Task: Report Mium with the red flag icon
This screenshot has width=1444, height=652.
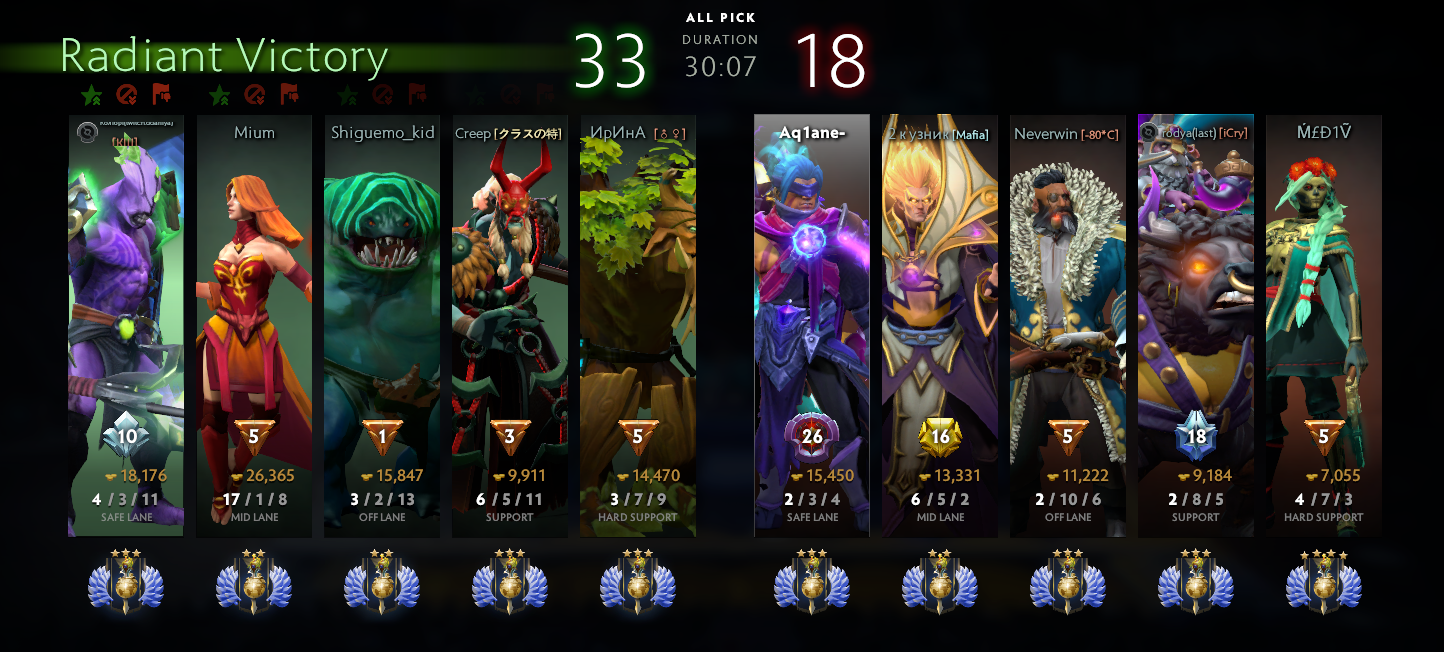Action: click(290, 95)
